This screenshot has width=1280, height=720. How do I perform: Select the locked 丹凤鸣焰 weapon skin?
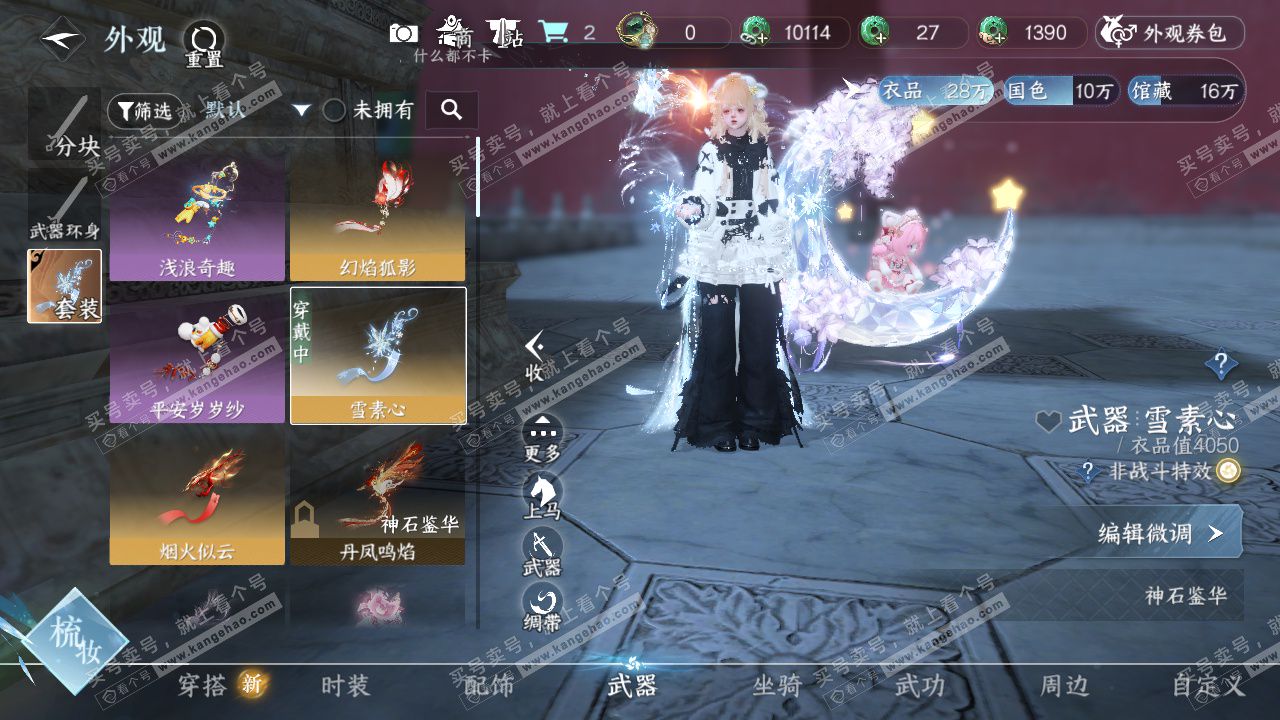pos(377,500)
